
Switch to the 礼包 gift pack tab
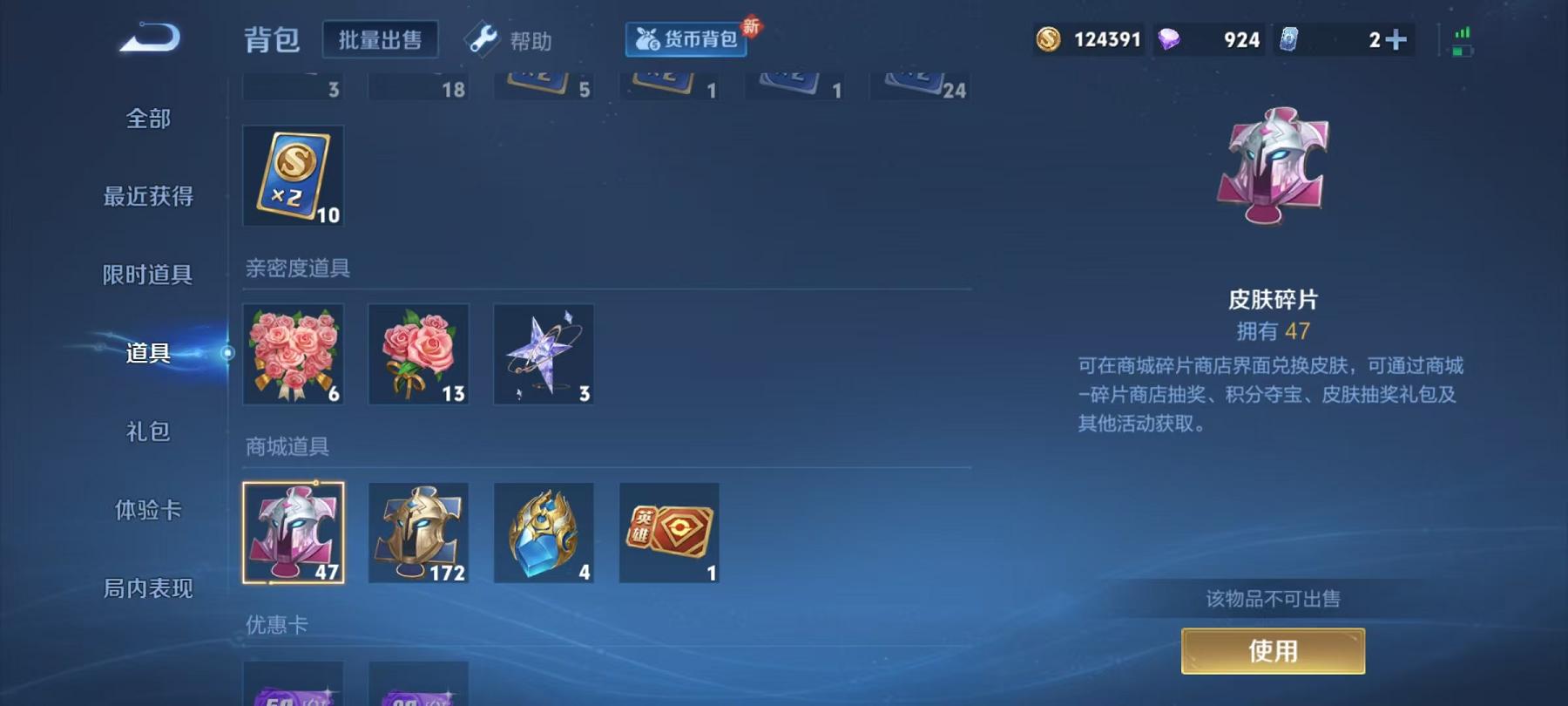(x=146, y=432)
